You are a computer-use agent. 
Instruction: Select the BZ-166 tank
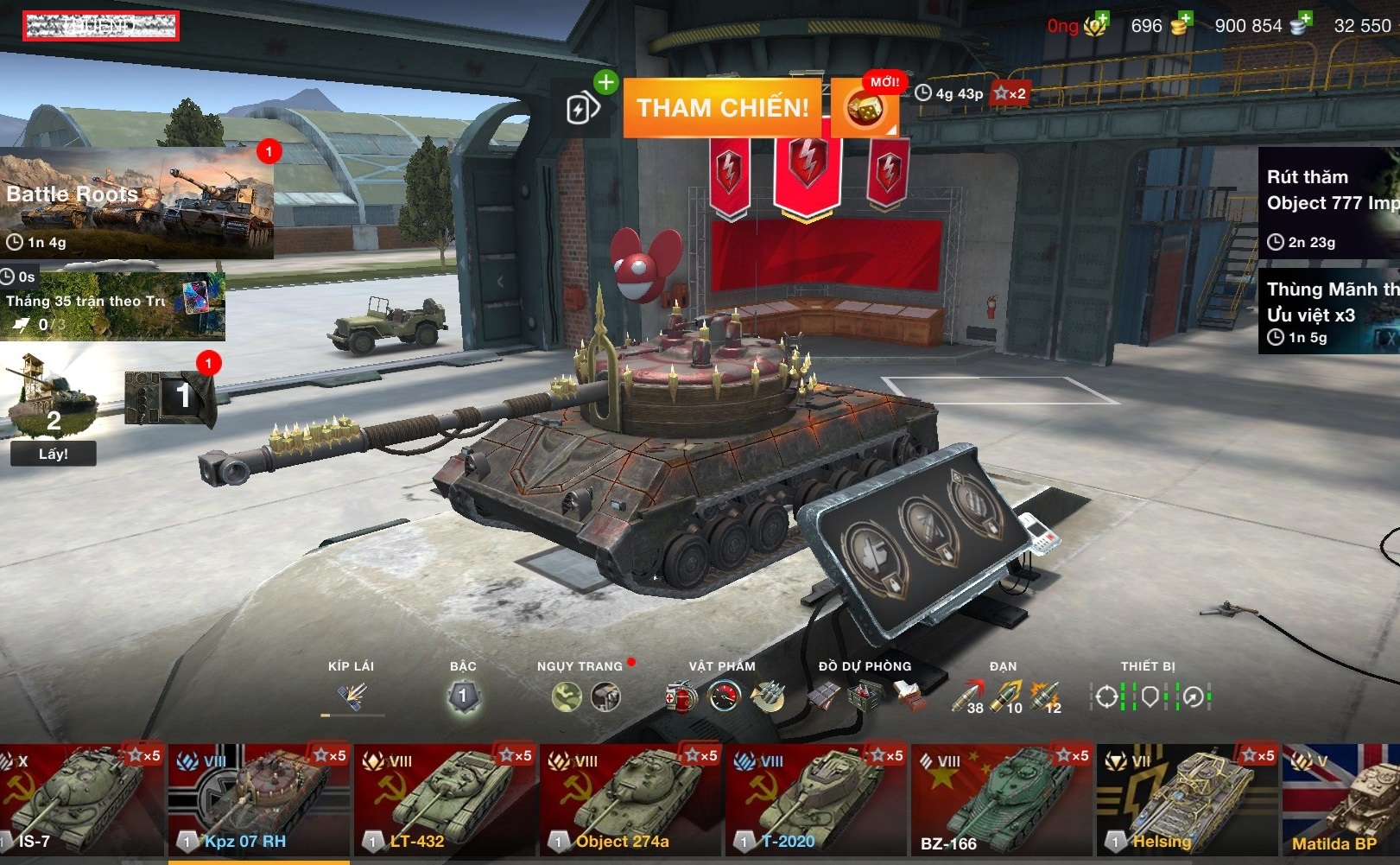1003,799
